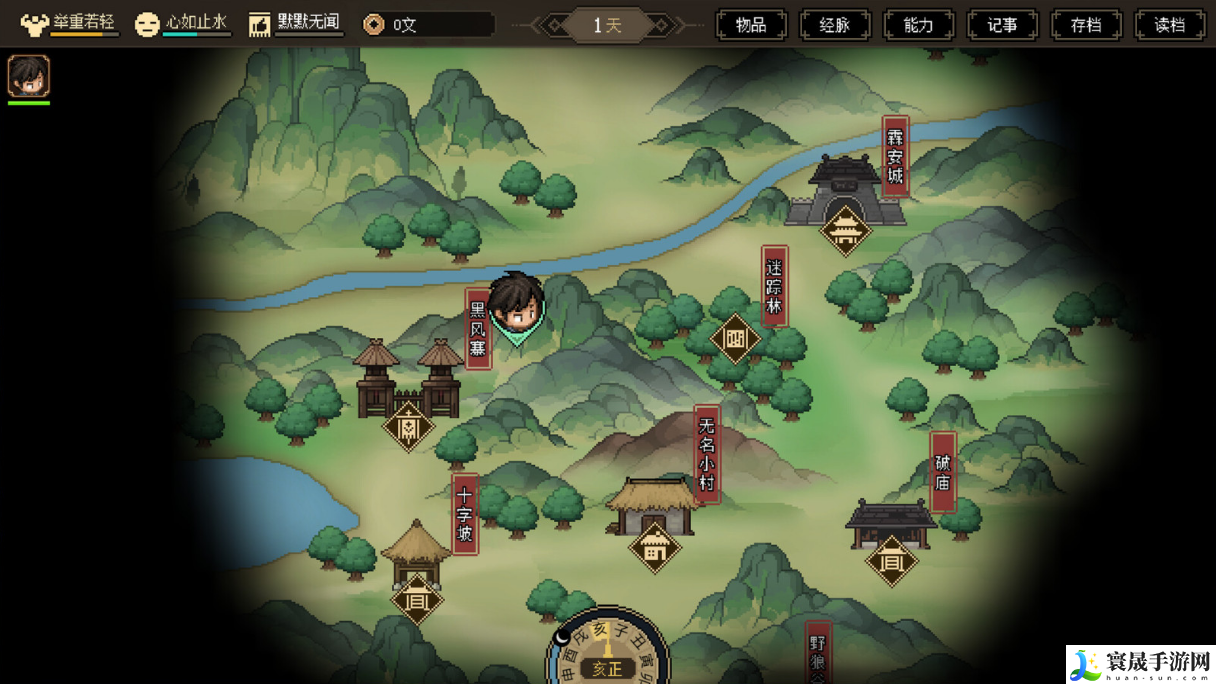The image size is (1216, 684).
Task: Open the 经脉 meridians menu
Action: [835, 25]
